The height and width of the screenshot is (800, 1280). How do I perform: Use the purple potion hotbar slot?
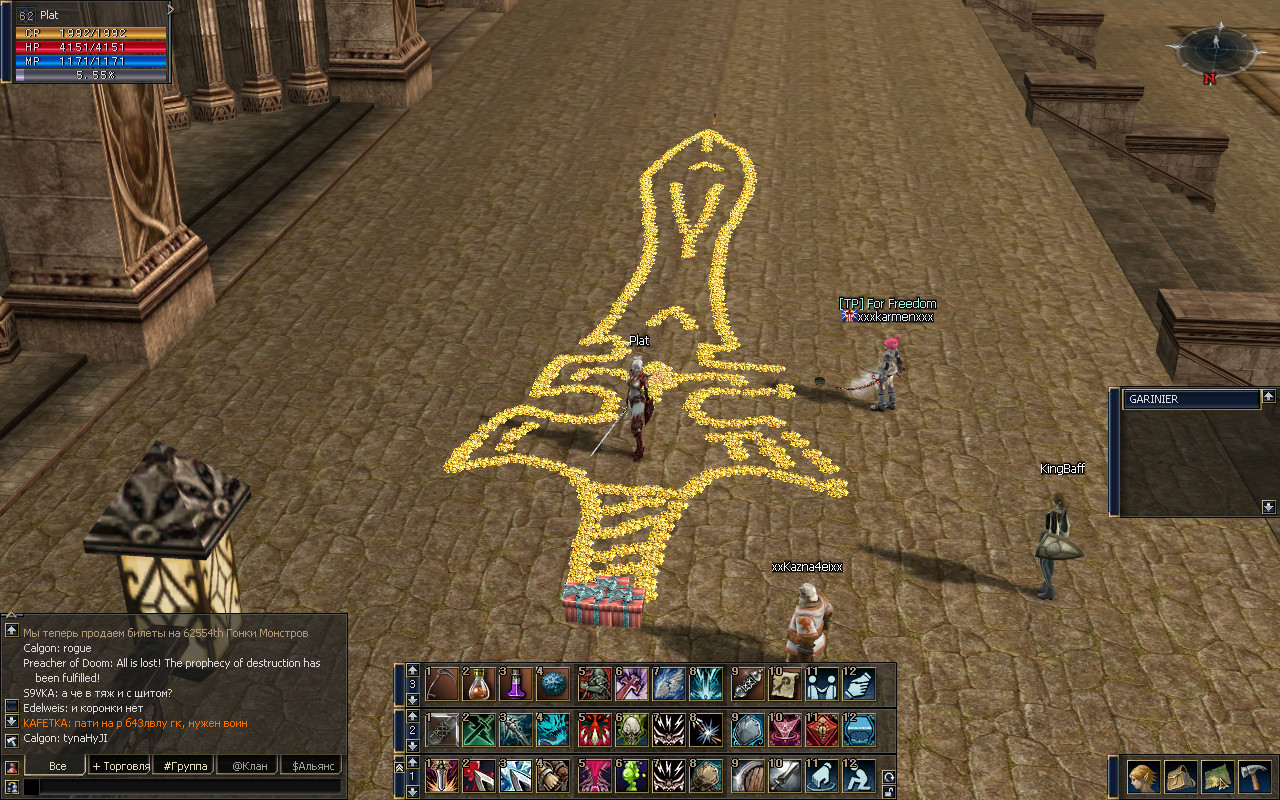click(516, 684)
